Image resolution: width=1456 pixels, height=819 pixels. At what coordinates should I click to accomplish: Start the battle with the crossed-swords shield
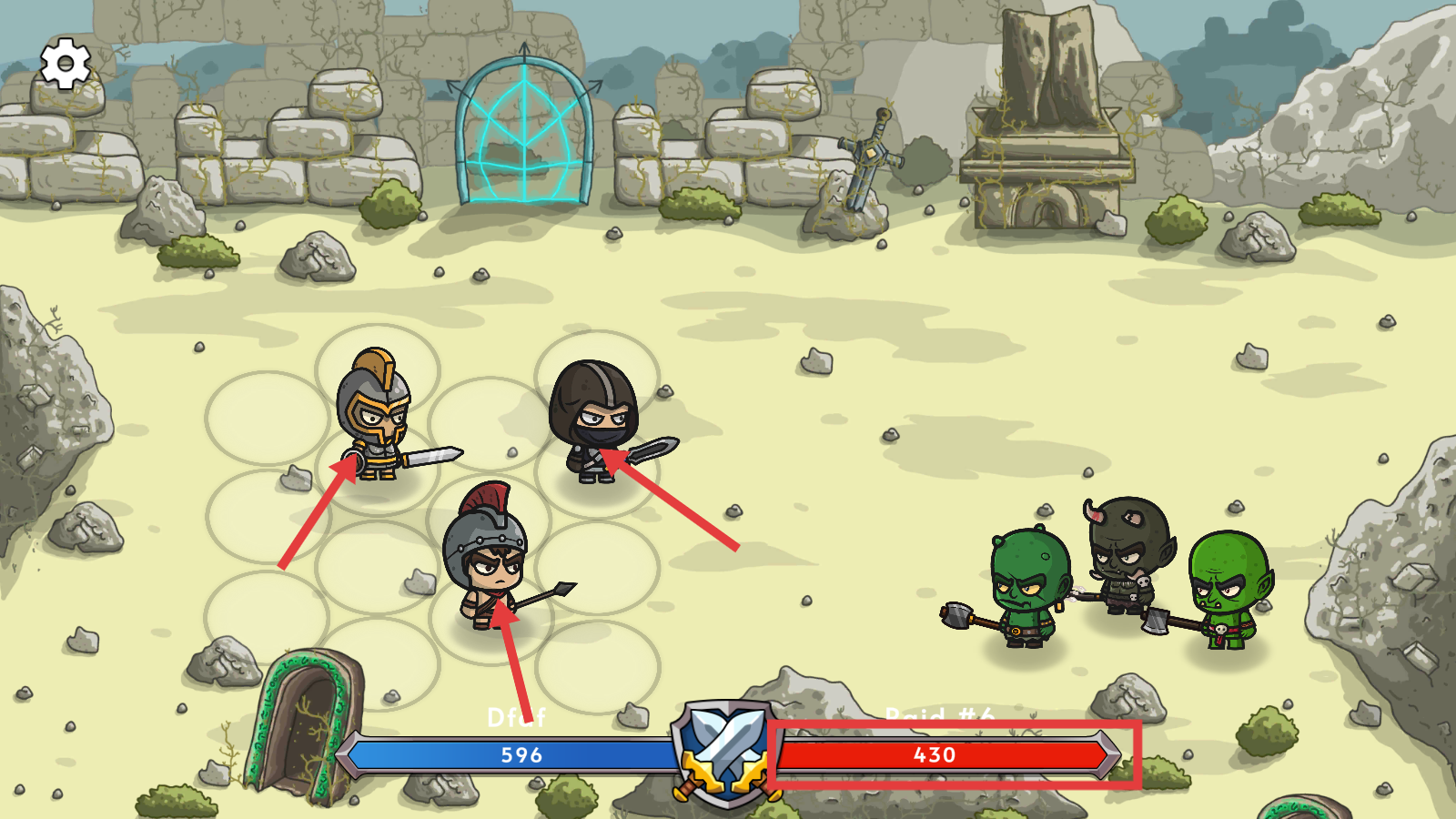[x=726, y=753]
